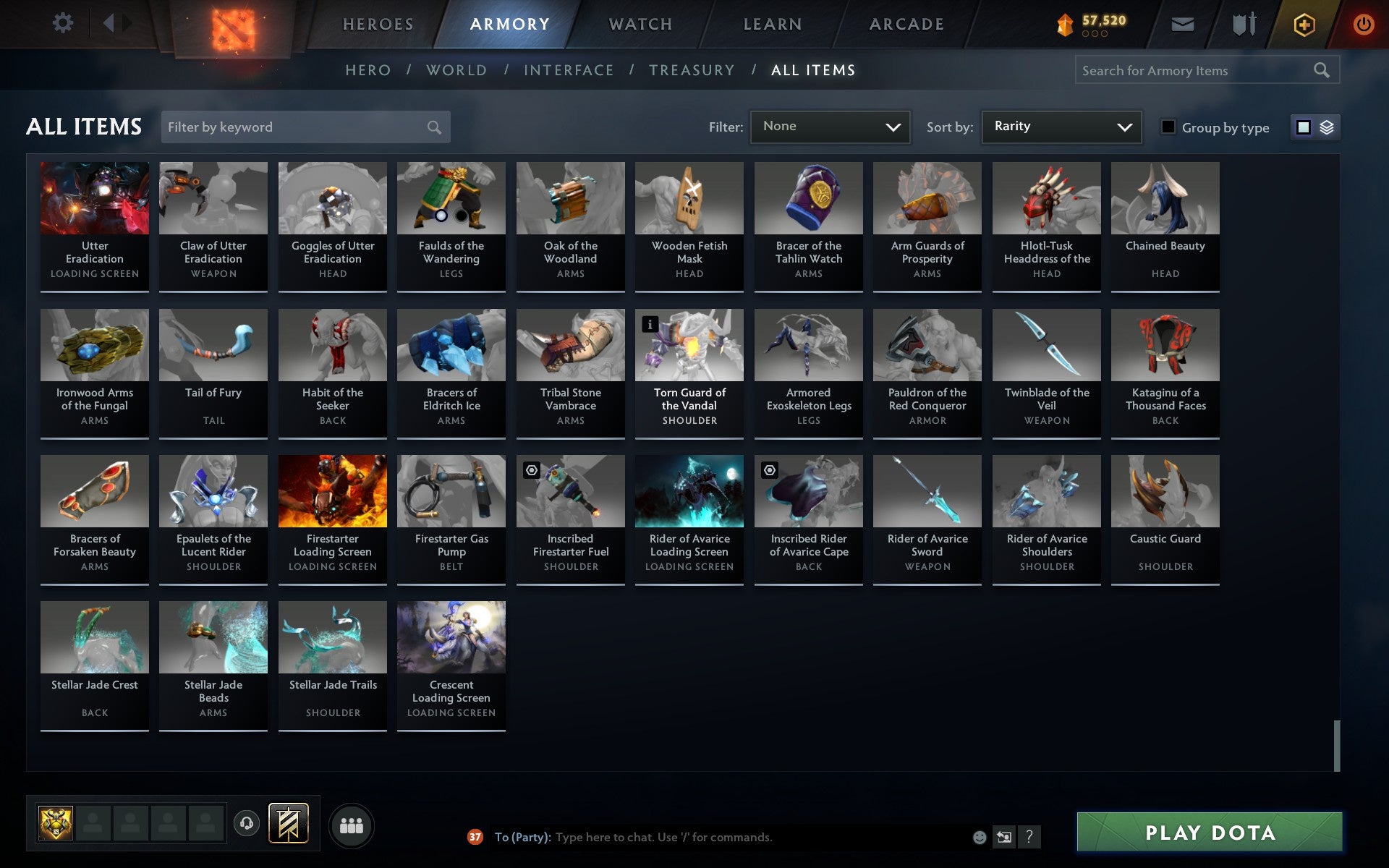Open the TREASURY section
The image size is (1389, 868).
[692, 70]
